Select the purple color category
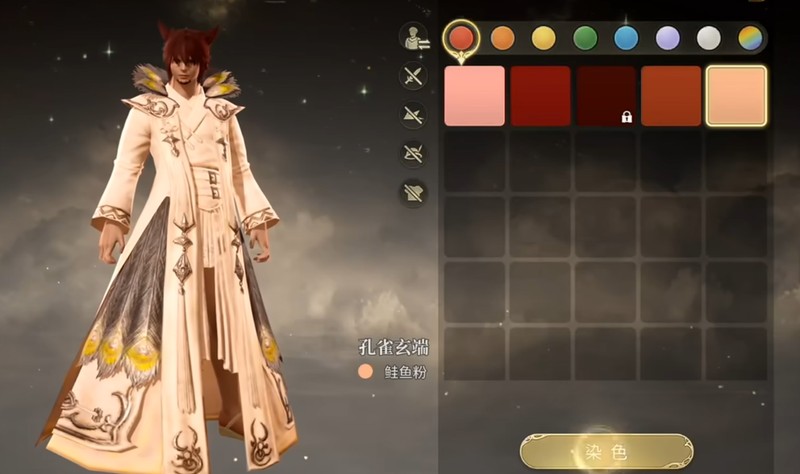 tap(667, 38)
